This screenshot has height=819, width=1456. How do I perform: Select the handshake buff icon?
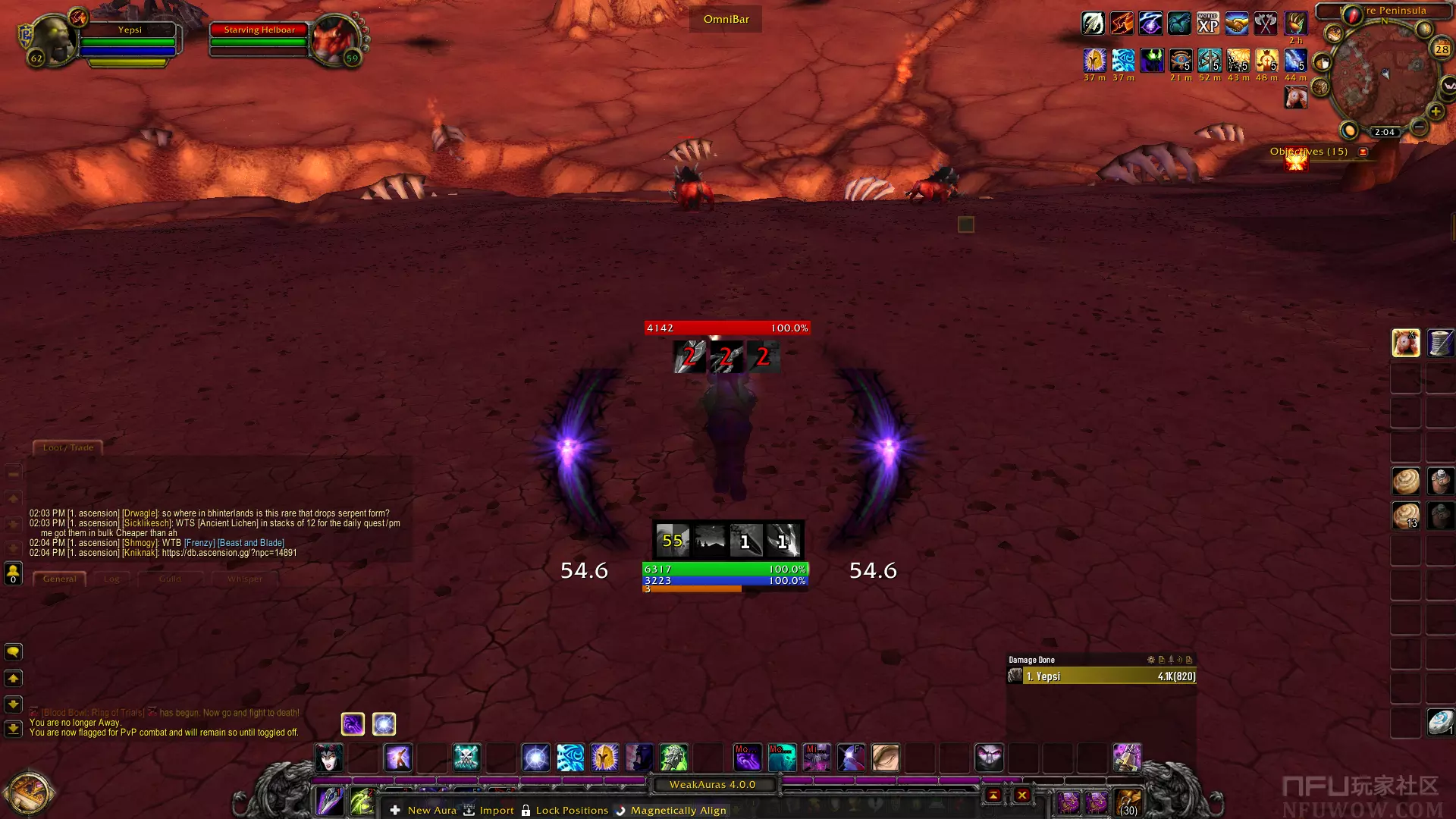coord(1237,24)
